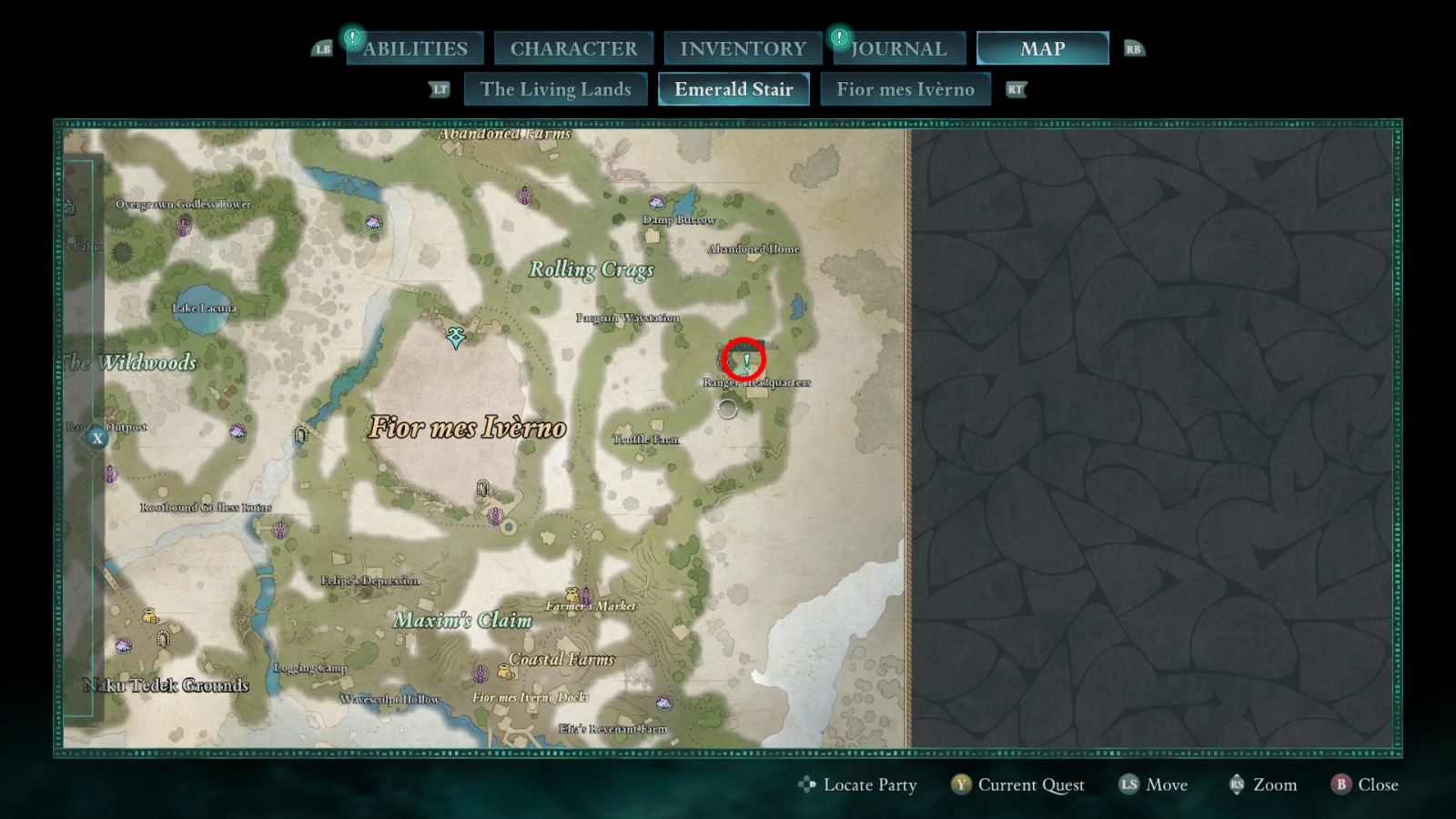Switch to the Character tab

click(573, 49)
